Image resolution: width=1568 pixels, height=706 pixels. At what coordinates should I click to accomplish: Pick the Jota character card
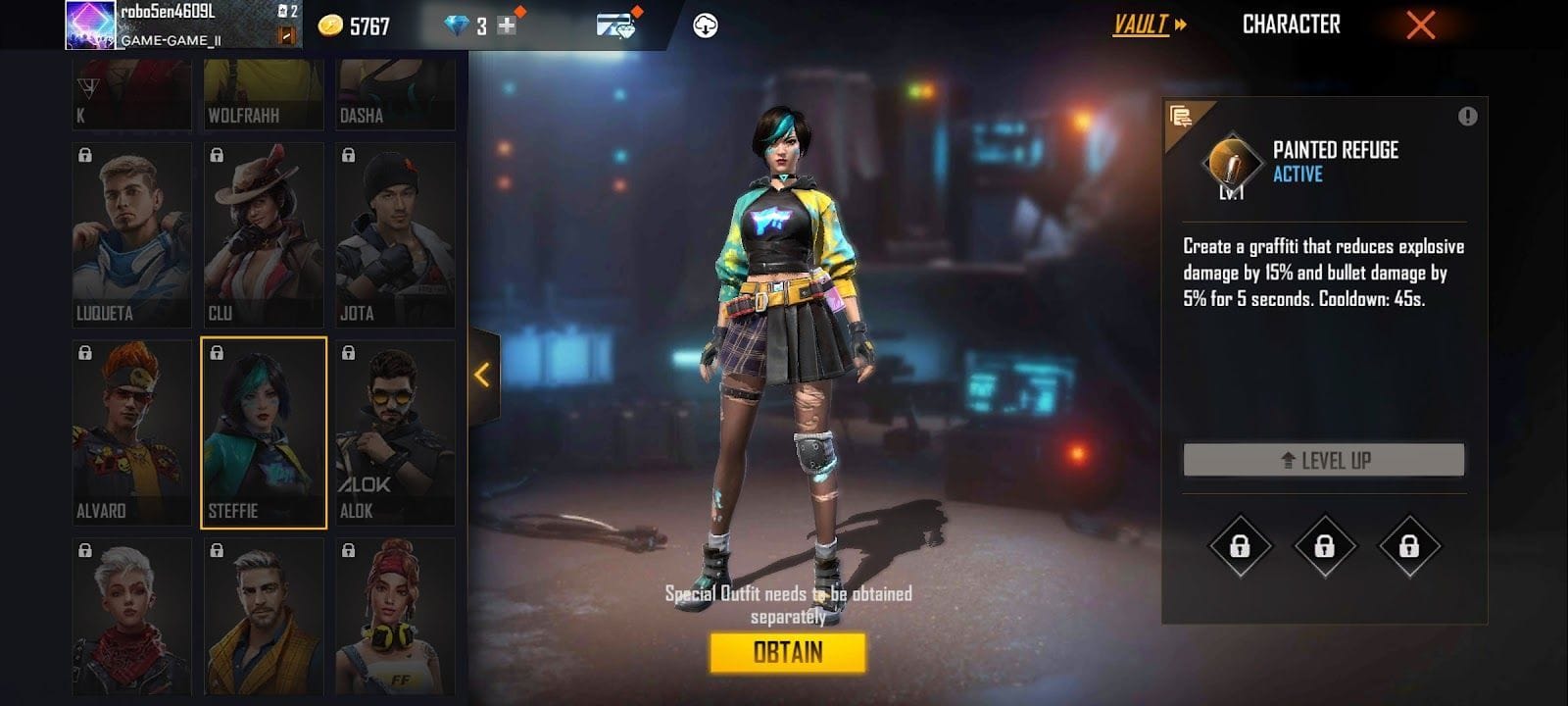(395, 235)
